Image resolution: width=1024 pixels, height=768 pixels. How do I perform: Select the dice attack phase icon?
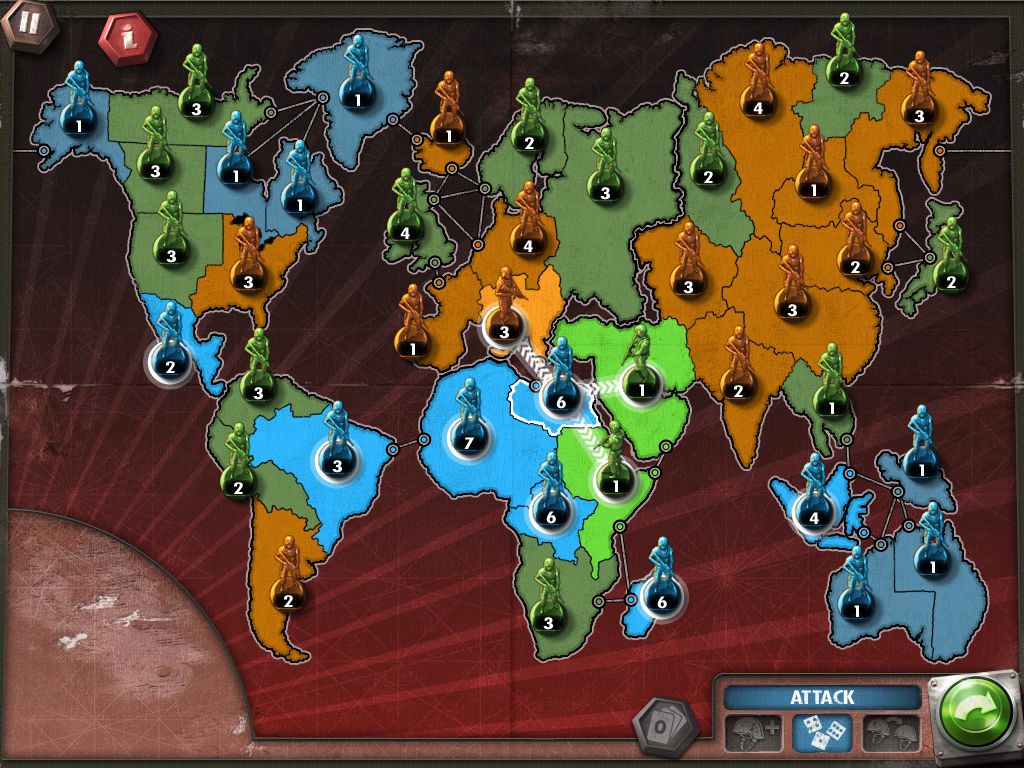tap(821, 732)
